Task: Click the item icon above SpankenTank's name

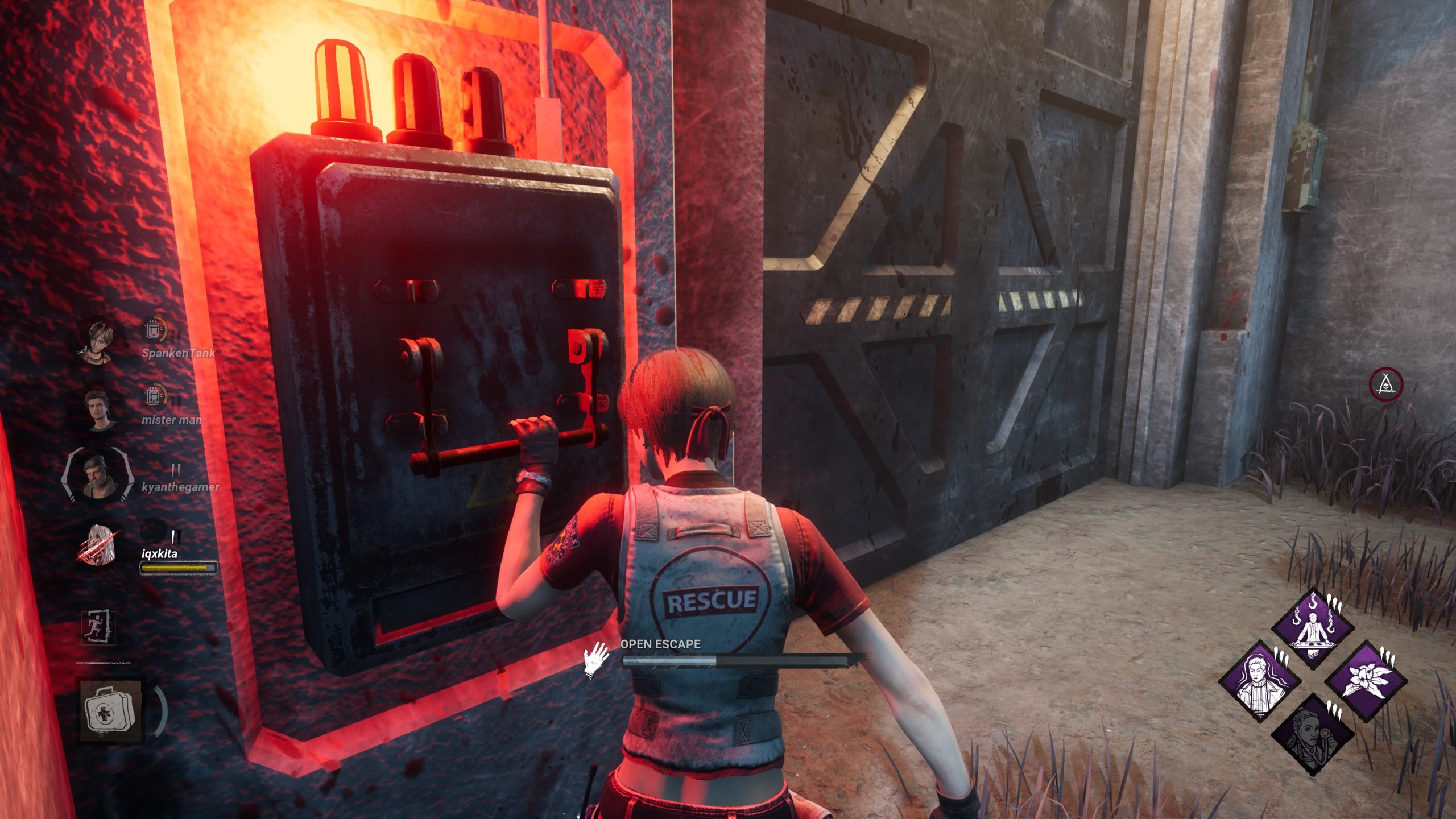Action: click(x=154, y=329)
